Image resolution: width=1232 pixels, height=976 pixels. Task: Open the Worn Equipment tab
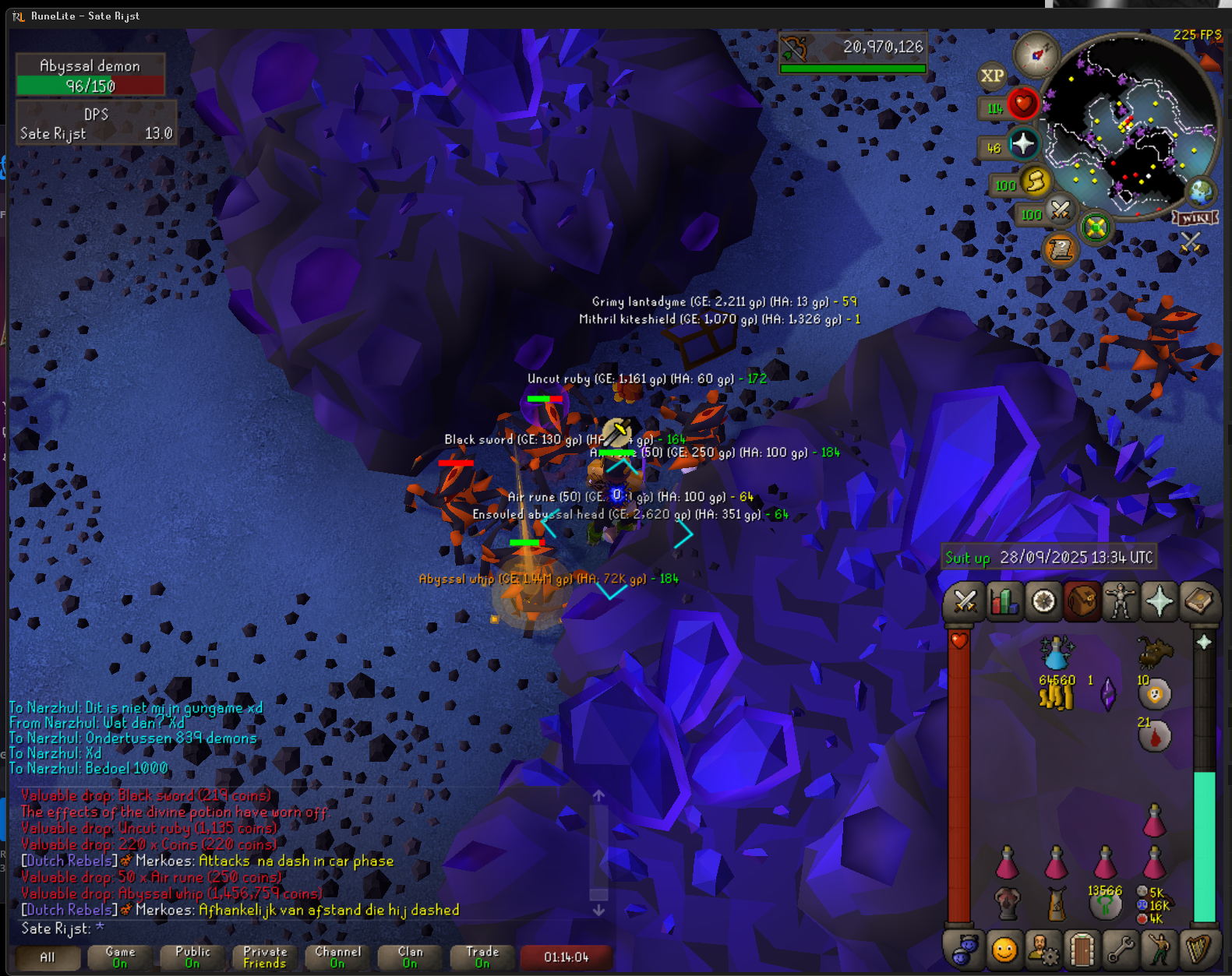pyautogui.click(x=1121, y=602)
